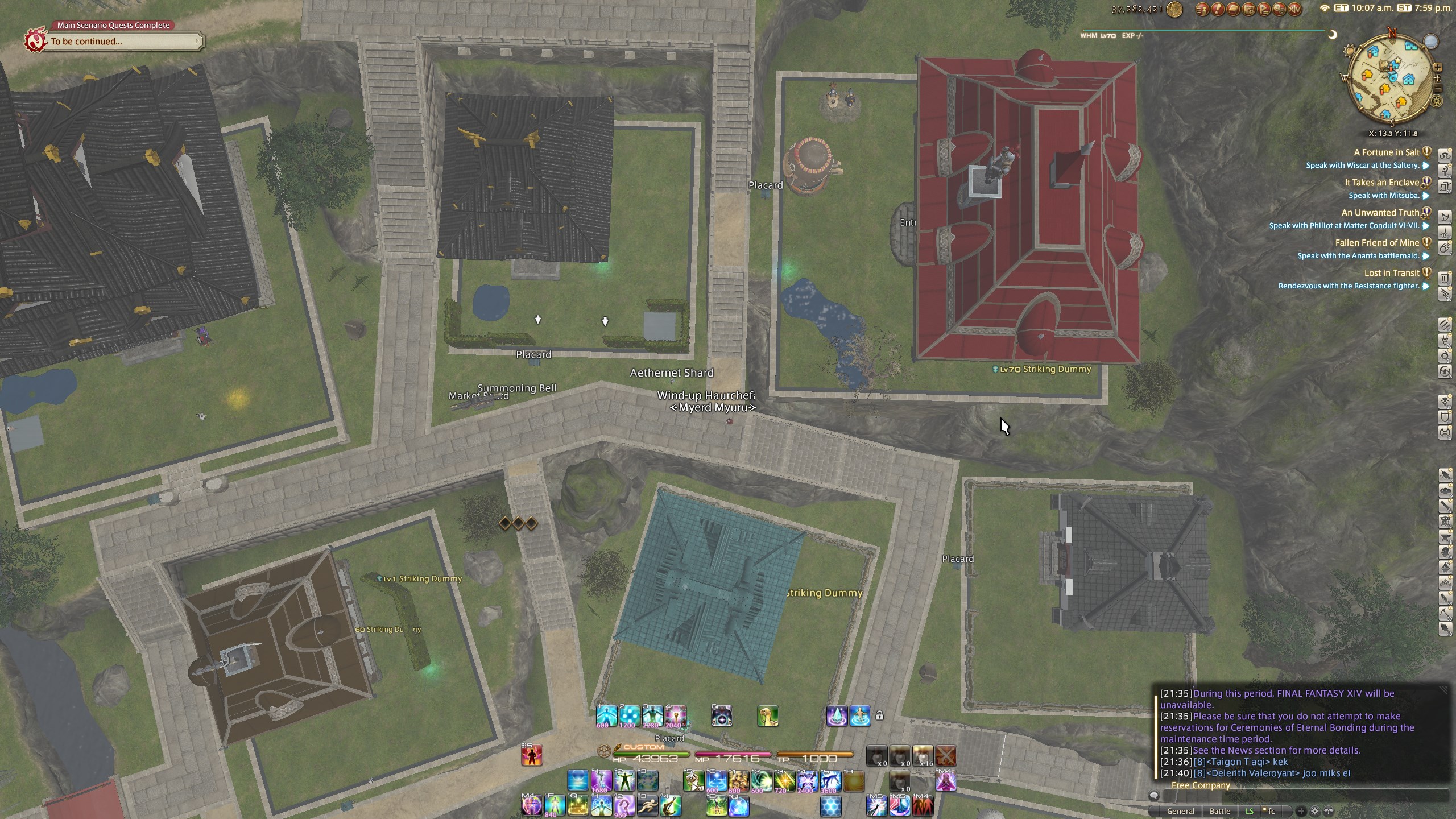
Task: Switch to the General chat tab
Action: pos(1180,811)
